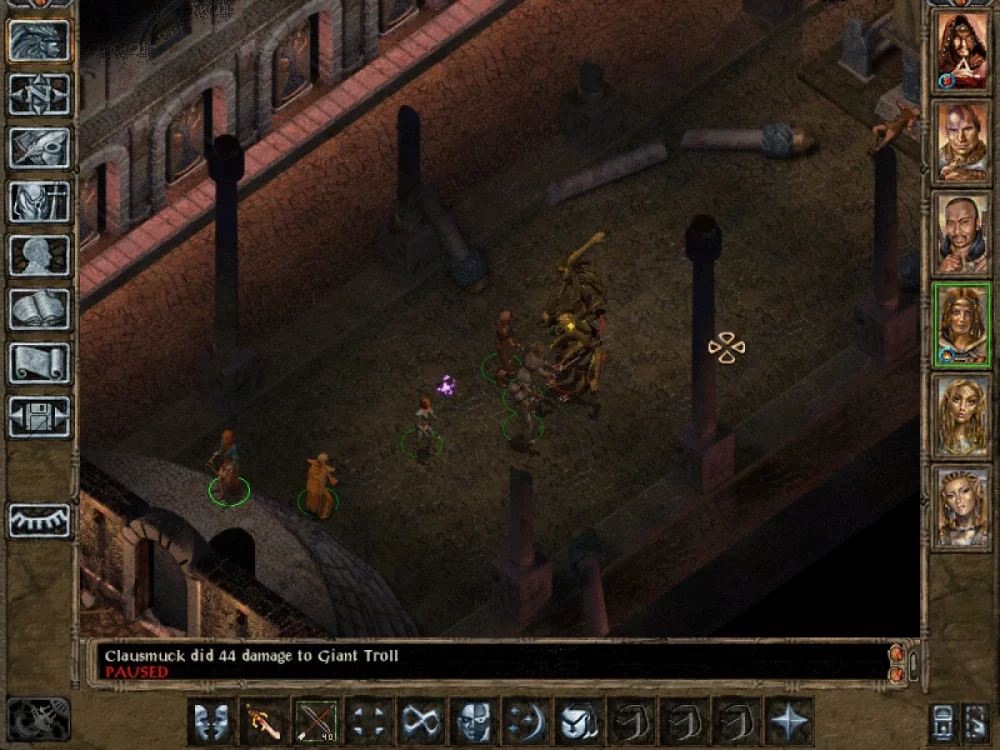Activate the infinity symbol action button
Viewport: 1000px width, 750px height.
422,721
